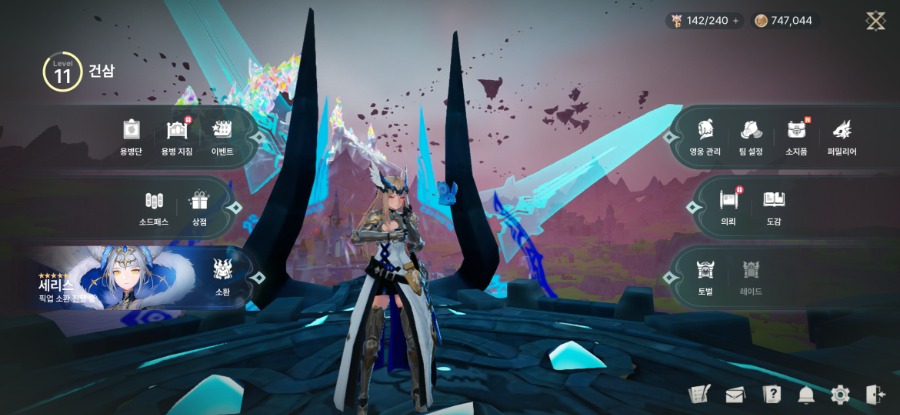The width and height of the screenshot is (900, 415).
Task: Open the 퍼밀리어 (Familiar) menu
Action: [x=841, y=136]
